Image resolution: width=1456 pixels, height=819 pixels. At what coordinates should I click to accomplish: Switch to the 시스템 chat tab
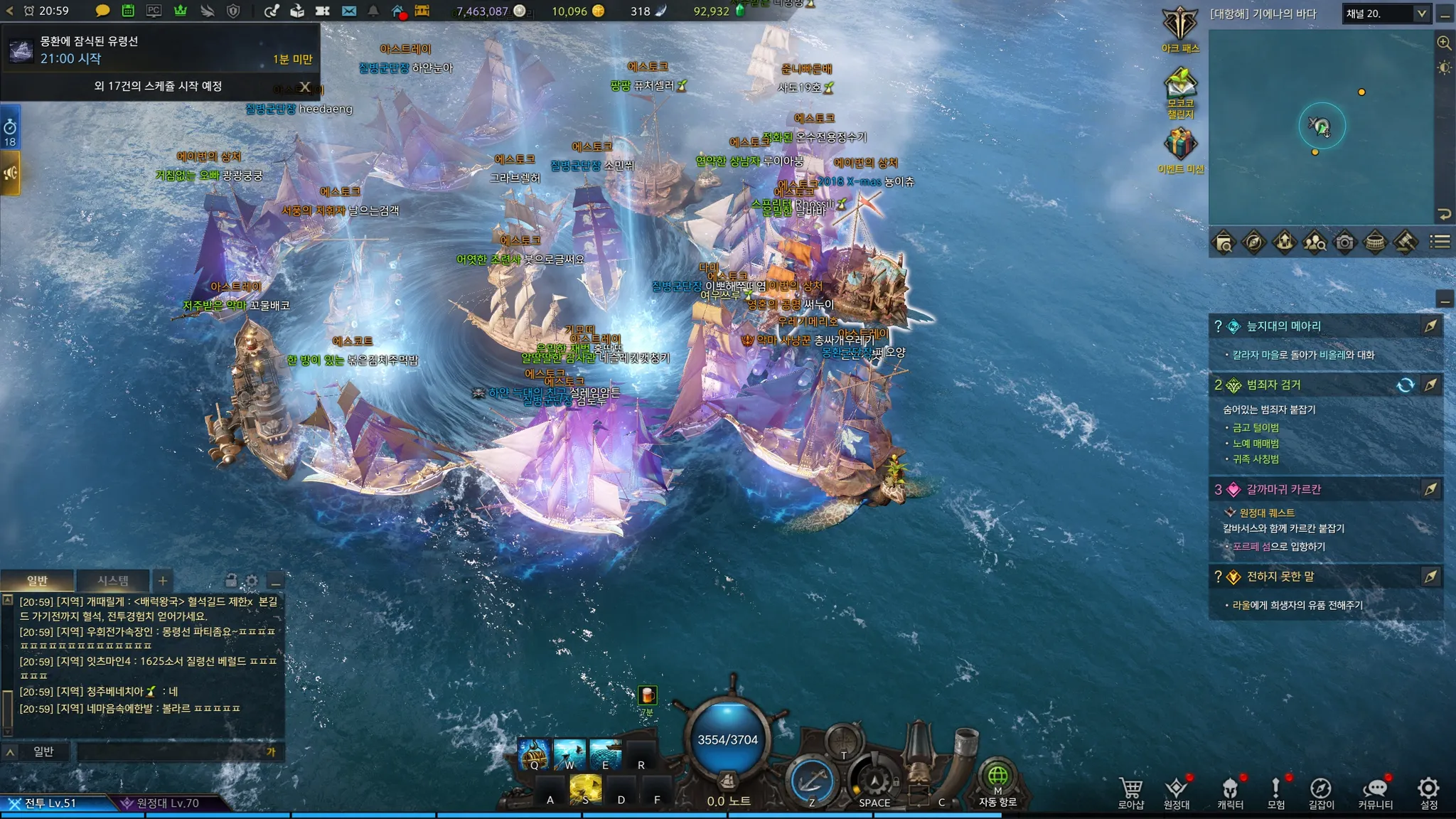click(113, 581)
